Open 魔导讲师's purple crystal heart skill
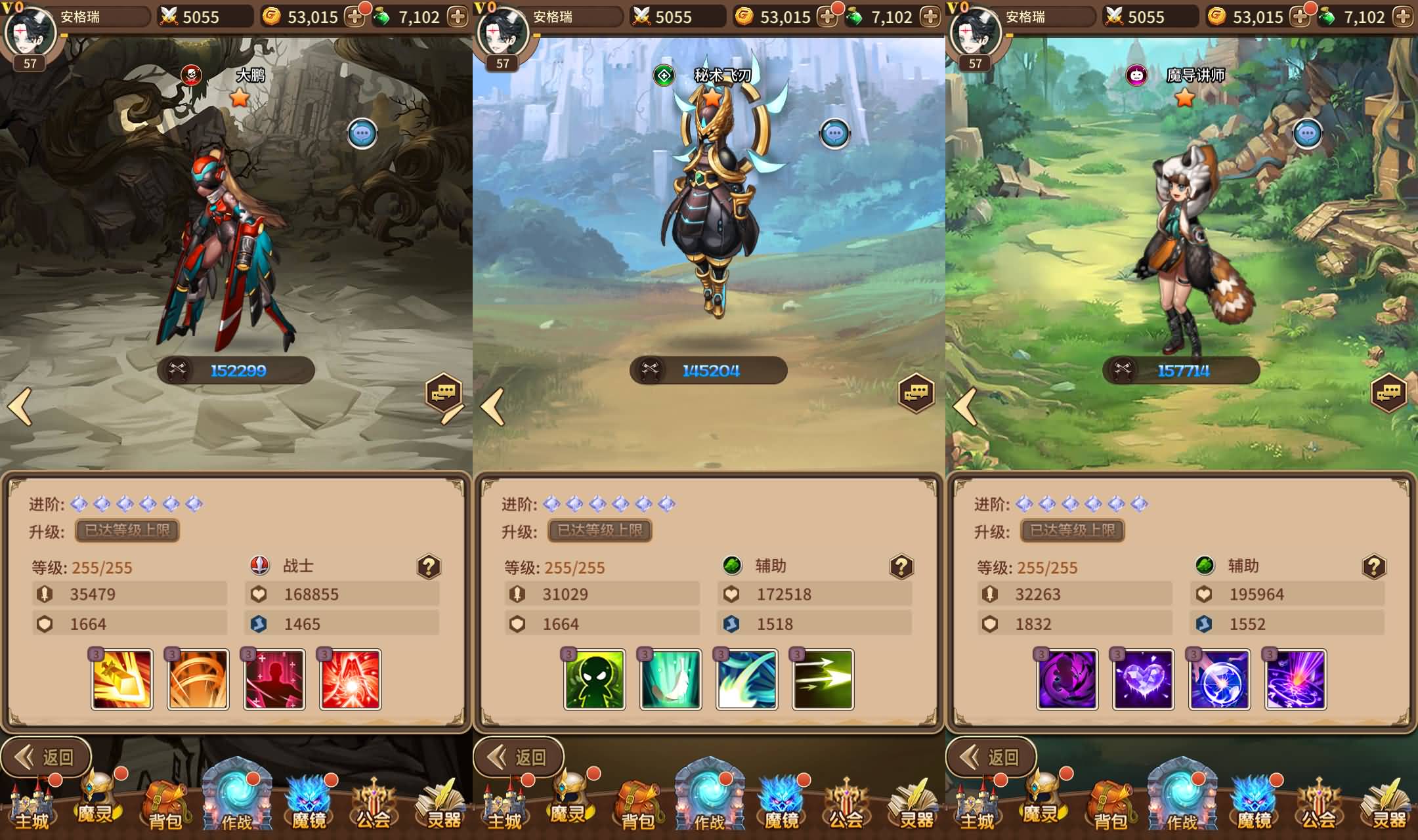This screenshot has height=840, width=1418. coord(1144,680)
